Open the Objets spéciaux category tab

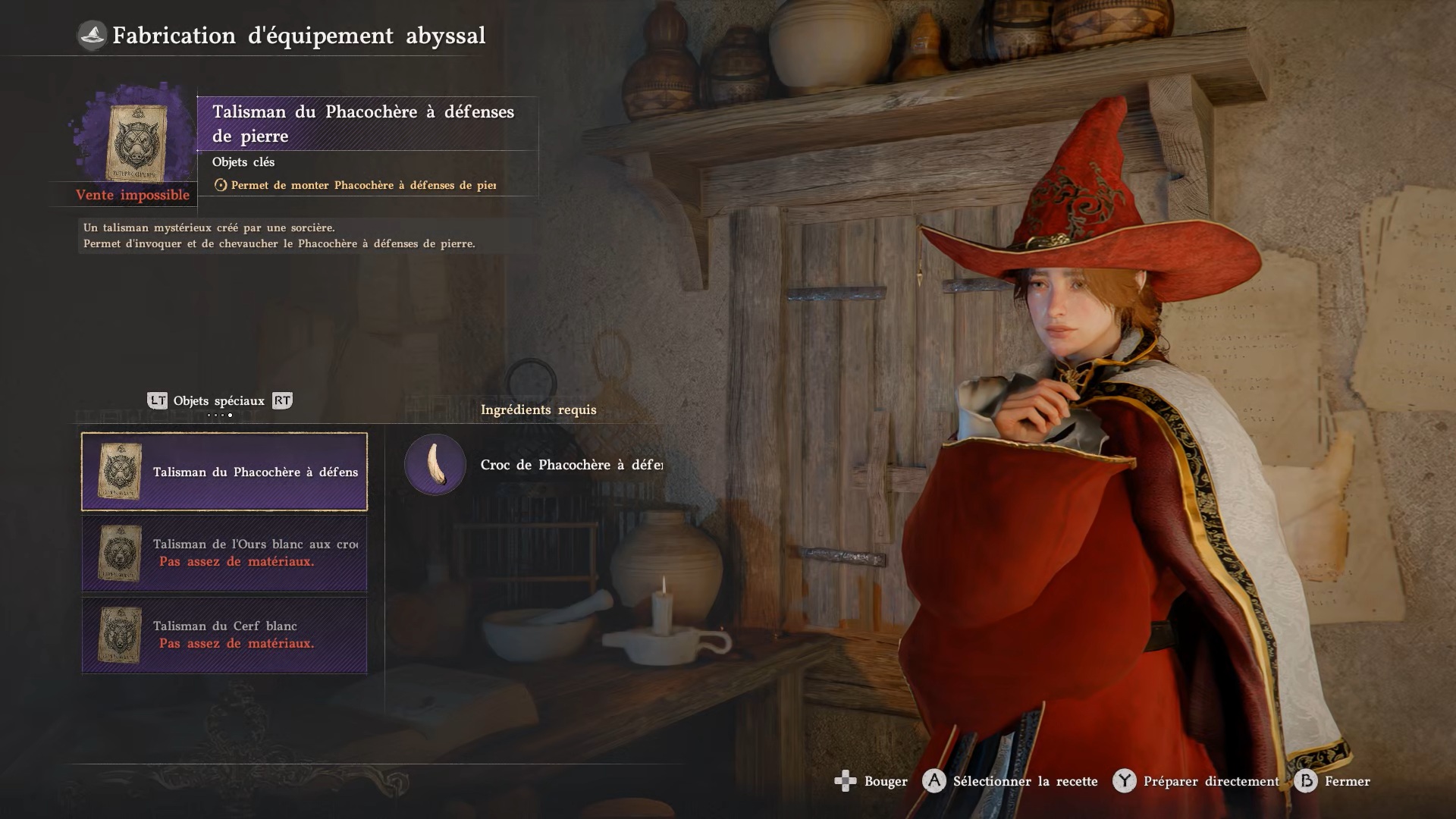coord(218,401)
